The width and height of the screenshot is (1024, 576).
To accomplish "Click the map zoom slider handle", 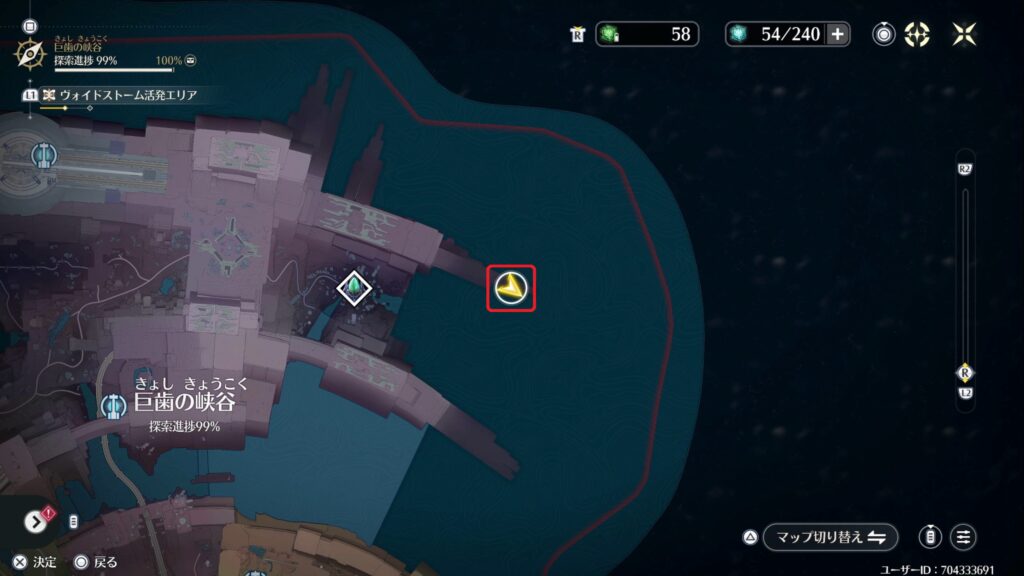I will [x=965, y=371].
